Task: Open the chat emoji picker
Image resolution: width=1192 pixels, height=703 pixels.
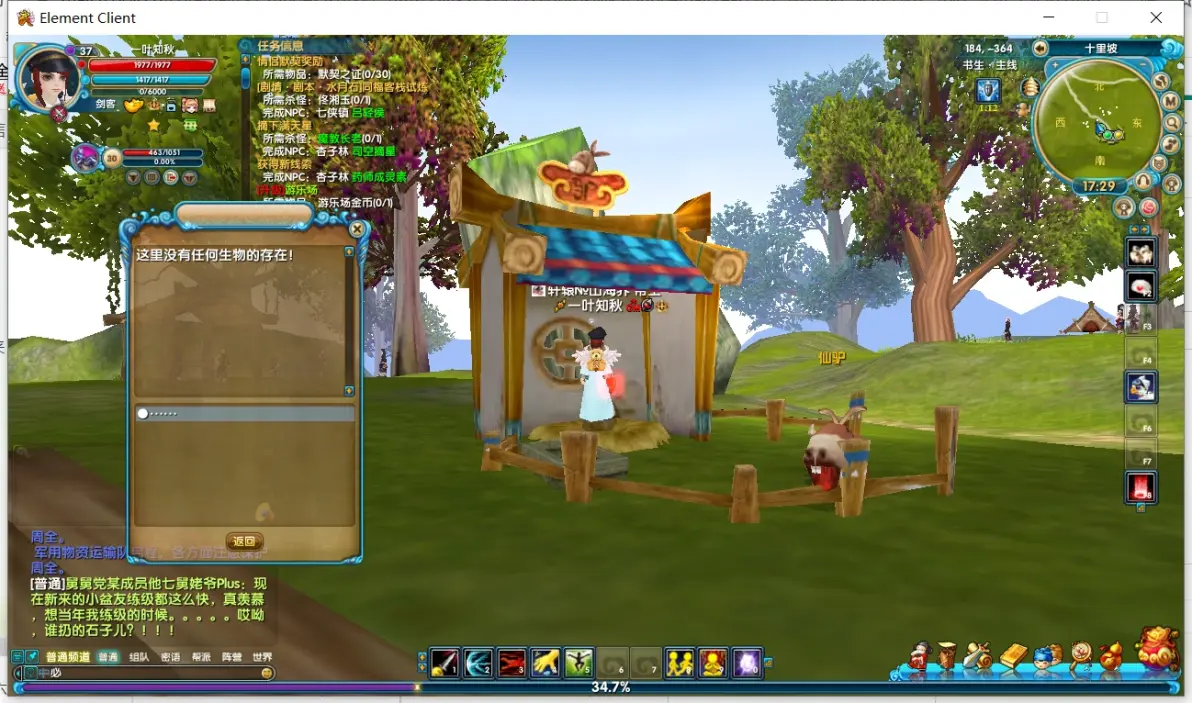Action: tap(267, 673)
